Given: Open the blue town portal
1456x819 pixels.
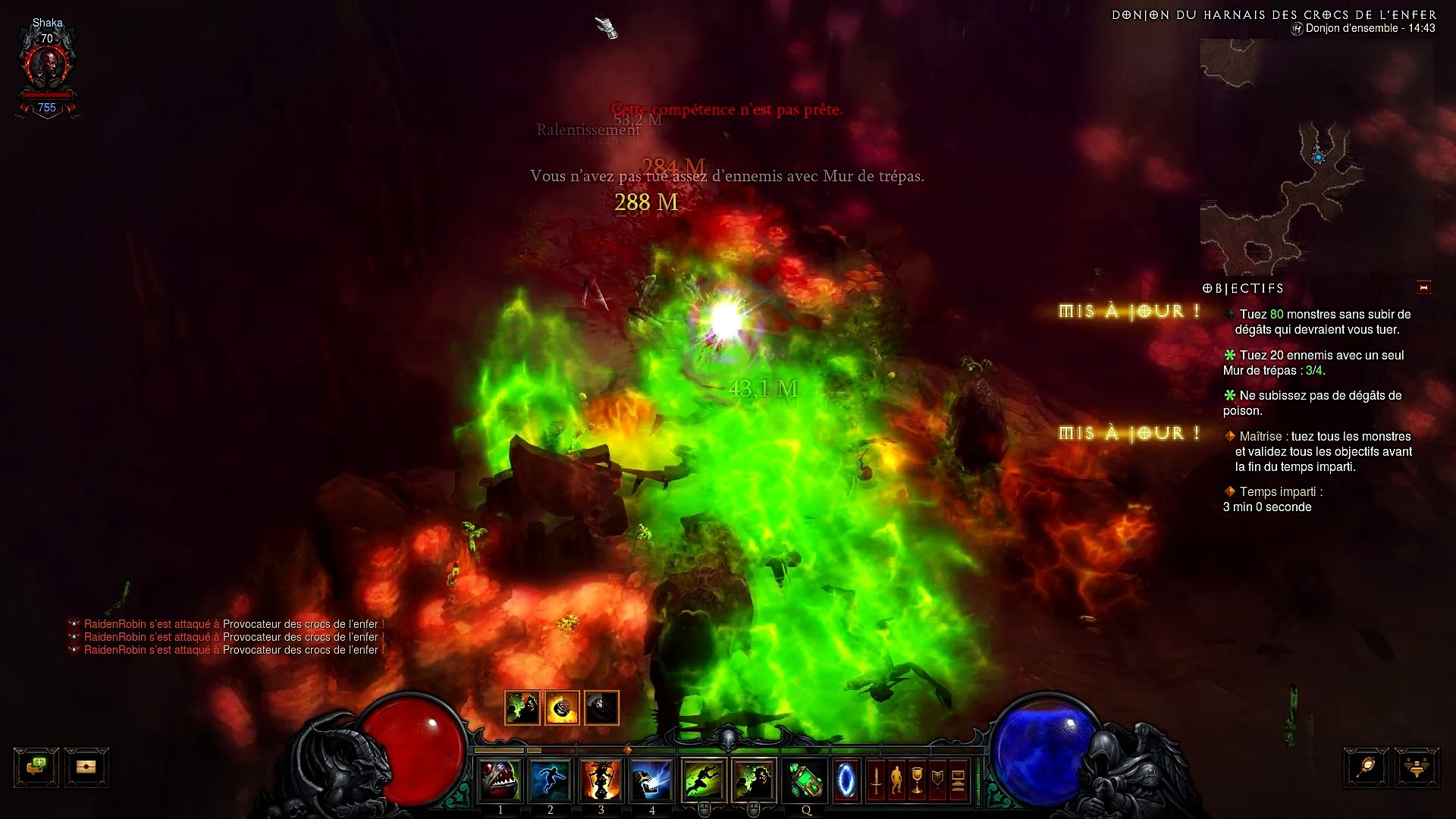Looking at the screenshot, I should 846,780.
